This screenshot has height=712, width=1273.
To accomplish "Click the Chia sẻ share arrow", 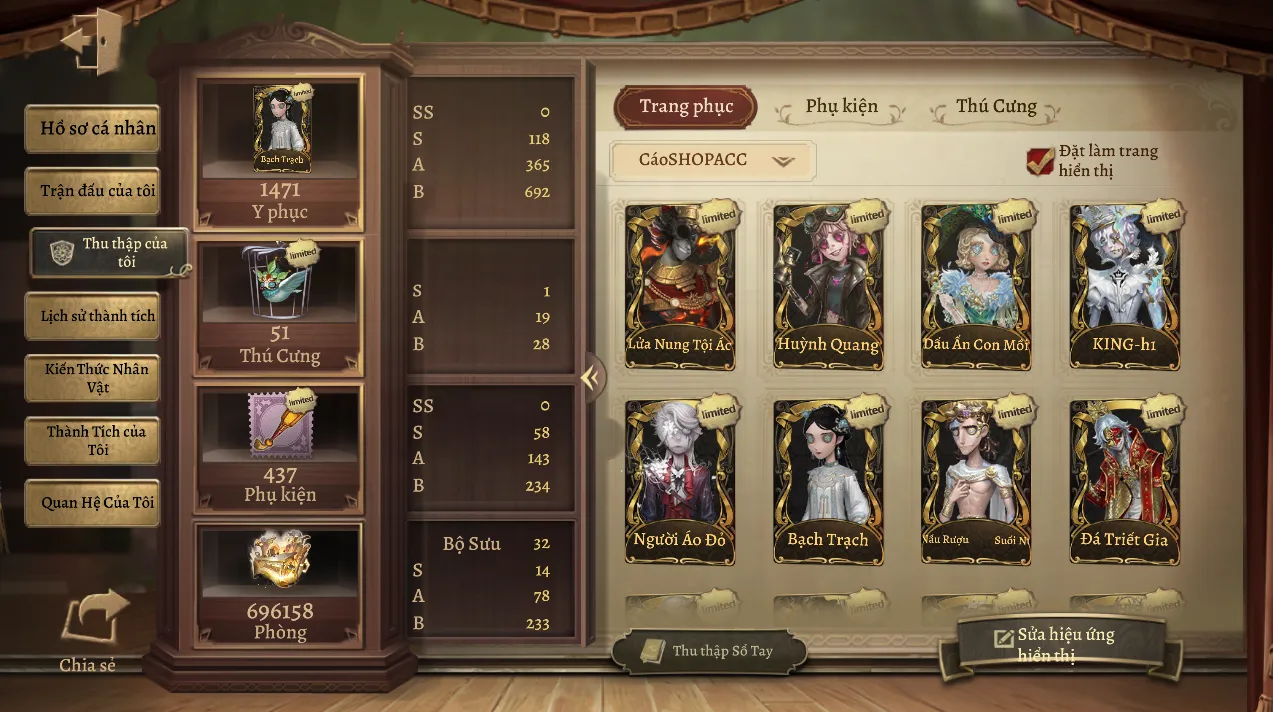I will click(x=93, y=620).
